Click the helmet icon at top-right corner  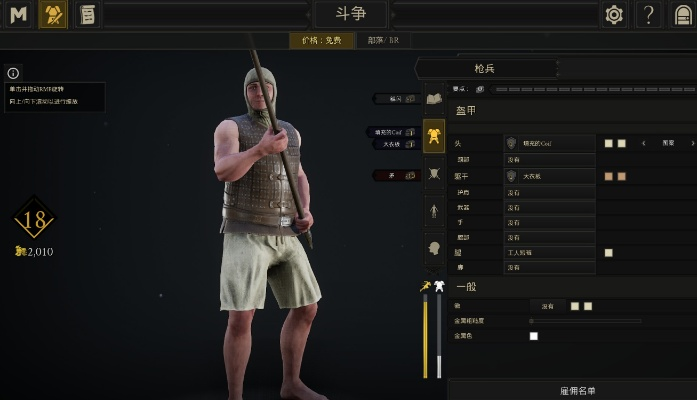(x=684, y=14)
